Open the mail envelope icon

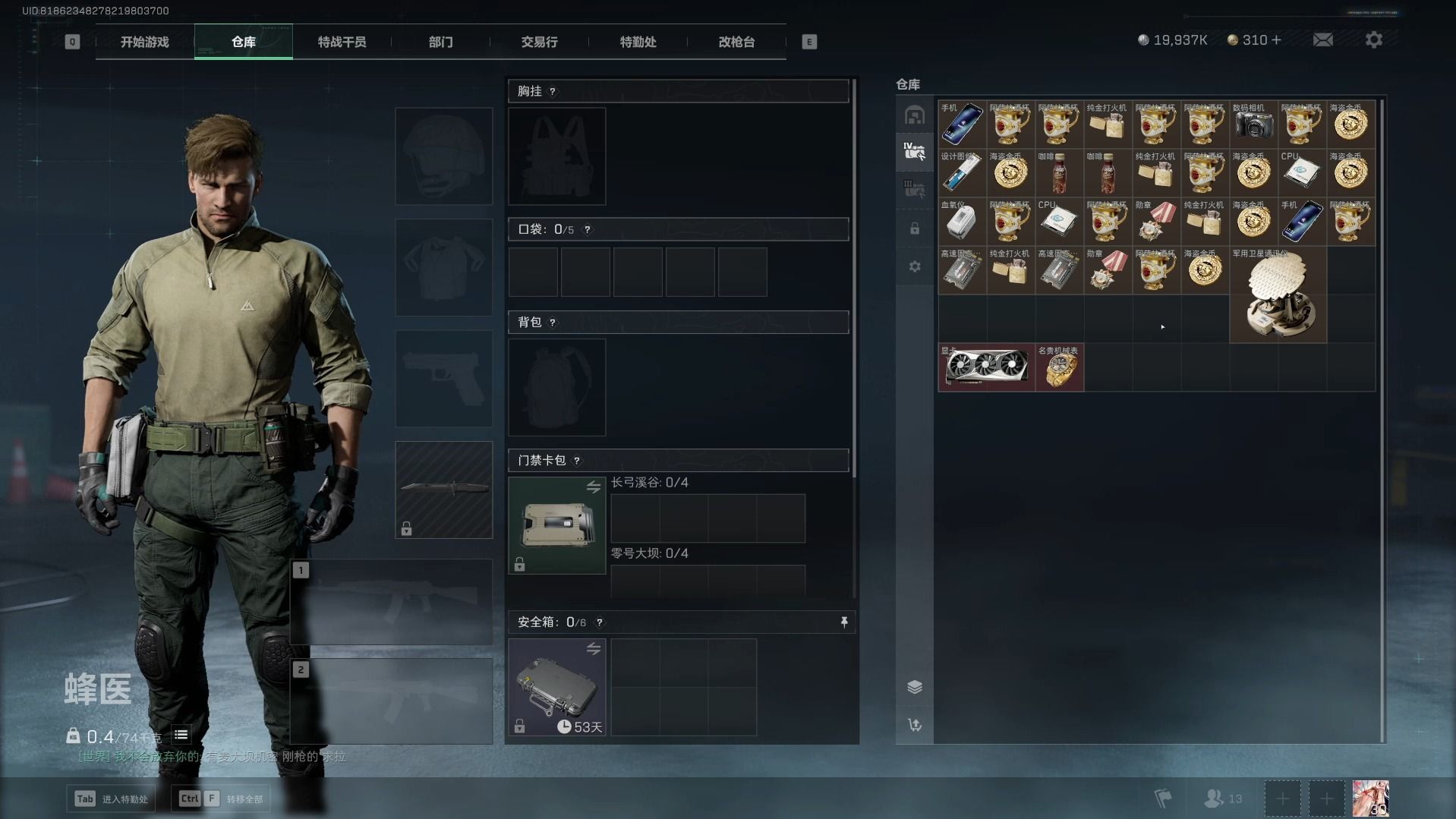(1322, 40)
